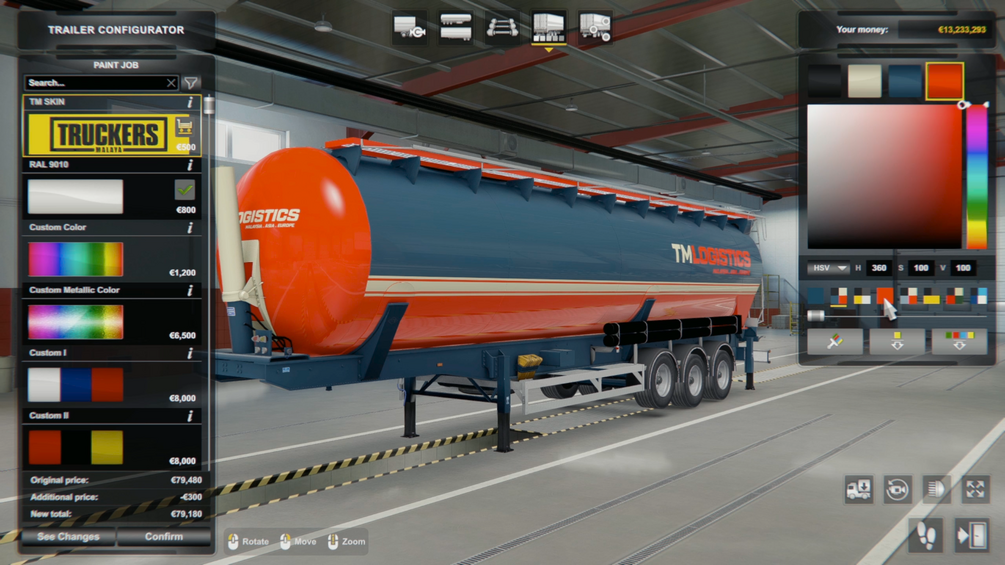1005x565 pixels.
Task: Exit the configurator via door icon
Action: coord(971,535)
